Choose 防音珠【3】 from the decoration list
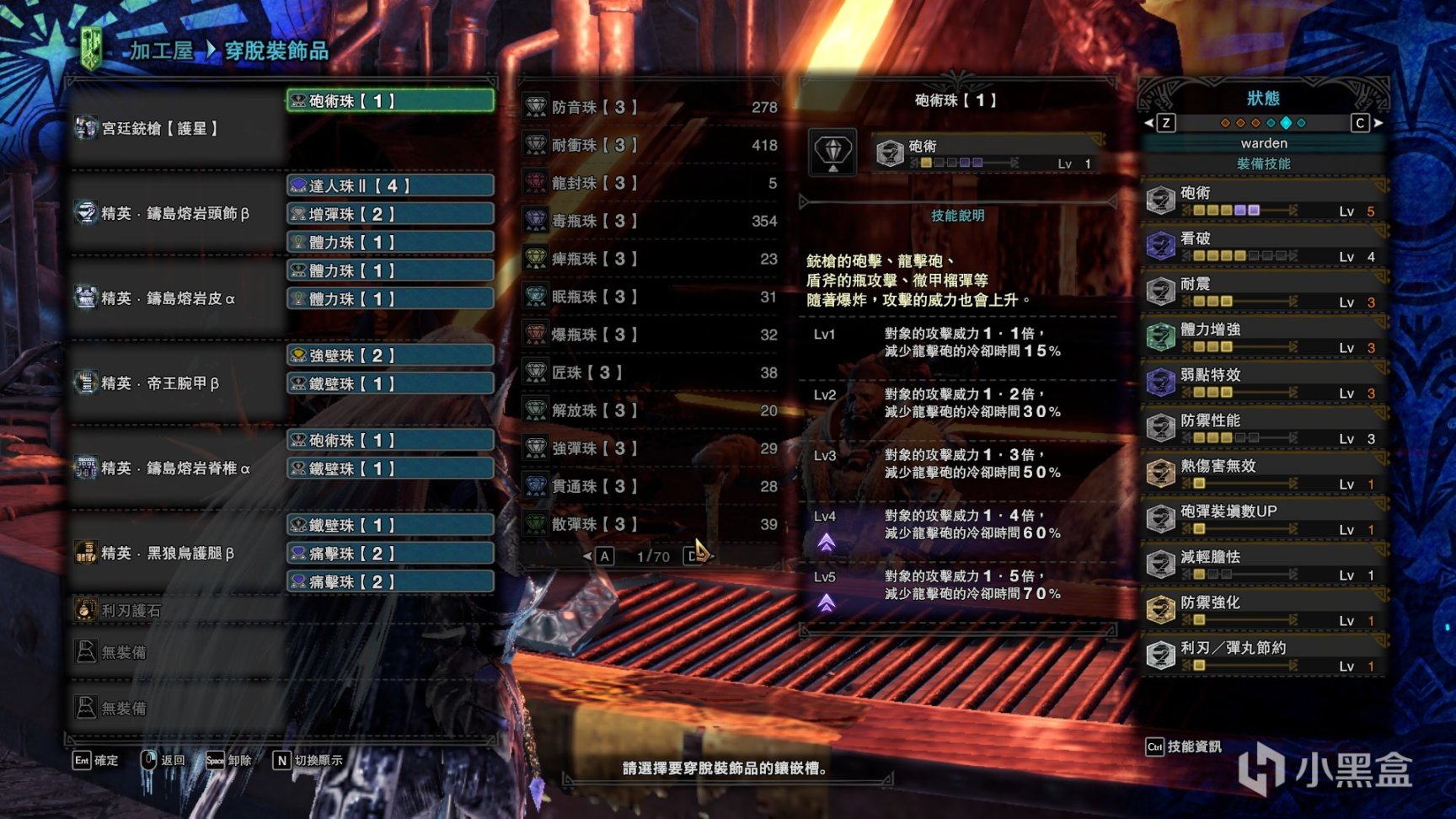This screenshot has height=819, width=1456. 650,107
